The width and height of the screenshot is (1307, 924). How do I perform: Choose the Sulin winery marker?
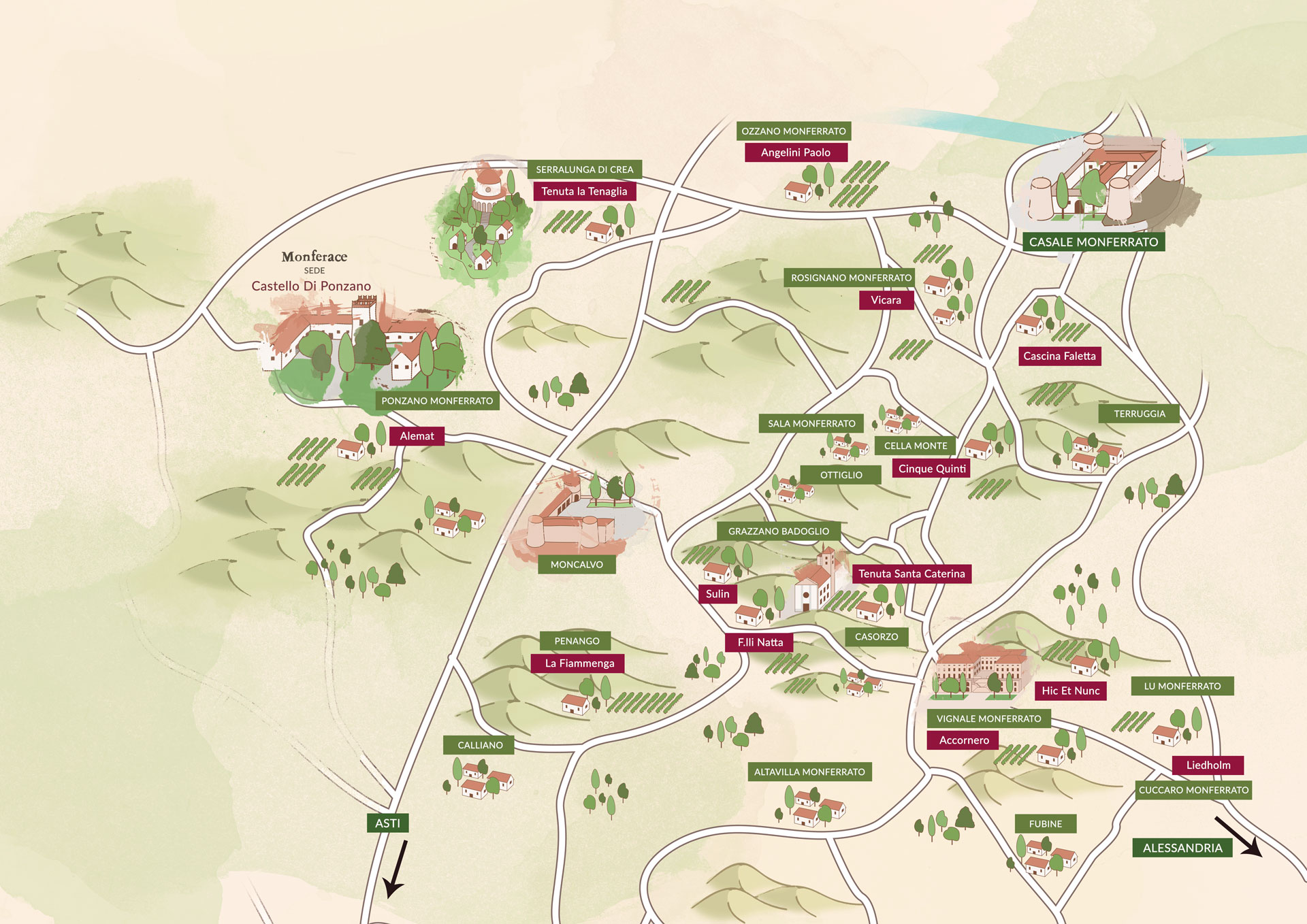tap(717, 594)
